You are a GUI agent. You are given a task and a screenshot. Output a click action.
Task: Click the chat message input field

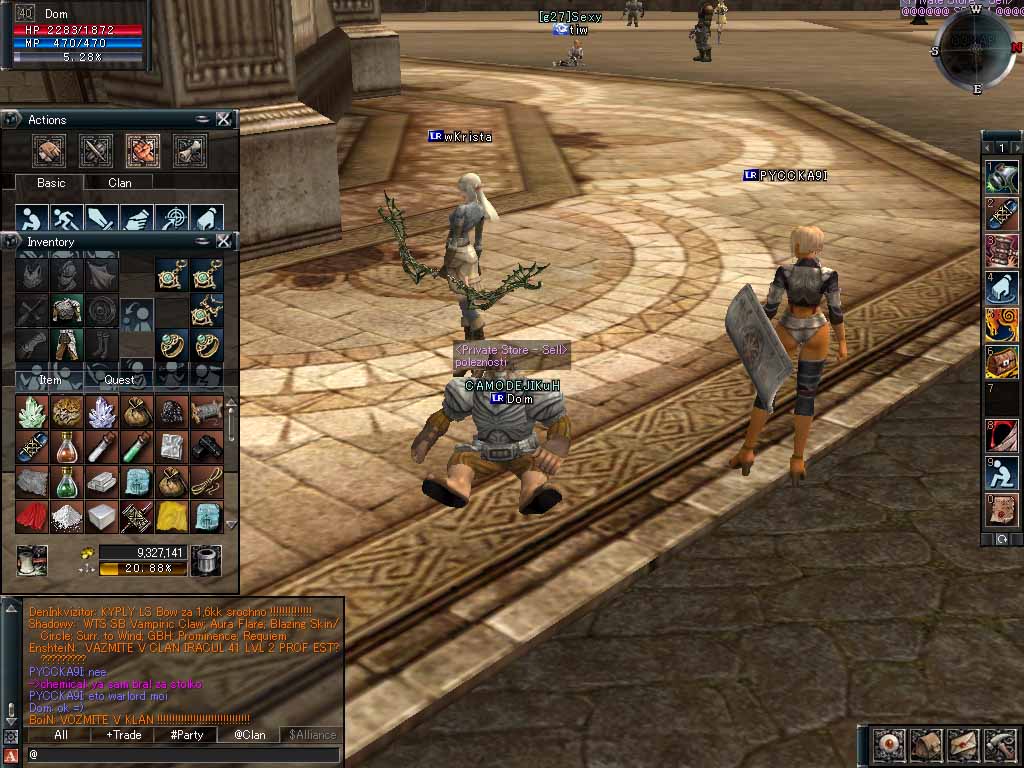coord(180,753)
